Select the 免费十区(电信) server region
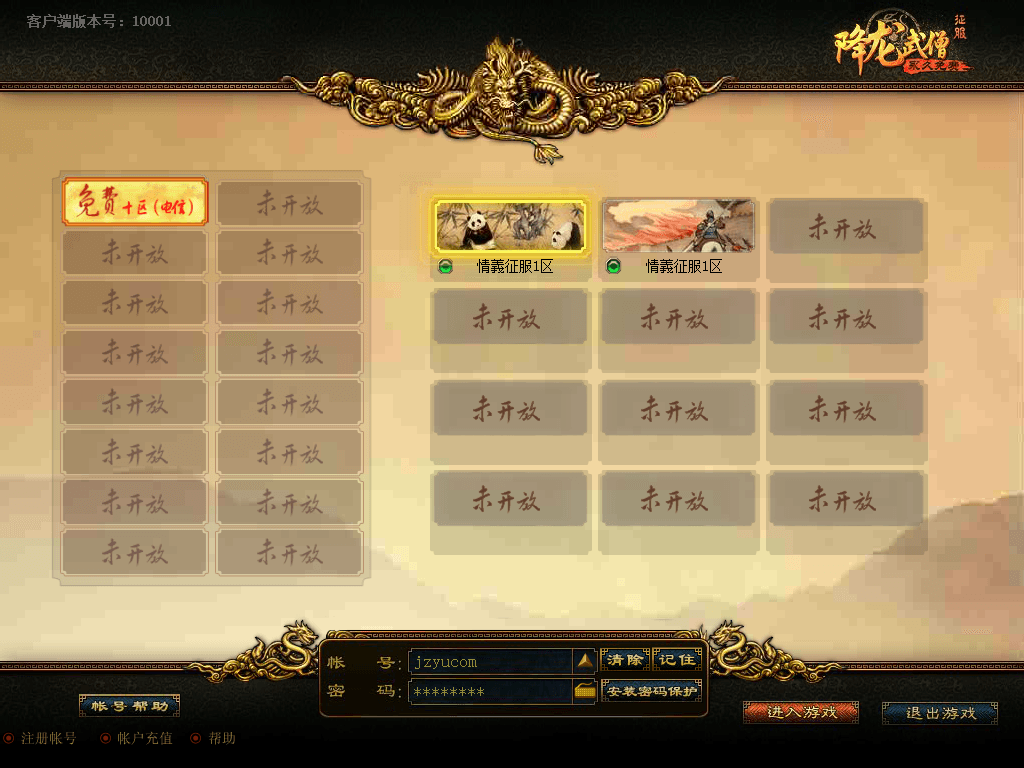The width and height of the screenshot is (1024, 768). pyautogui.click(x=135, y=203)
